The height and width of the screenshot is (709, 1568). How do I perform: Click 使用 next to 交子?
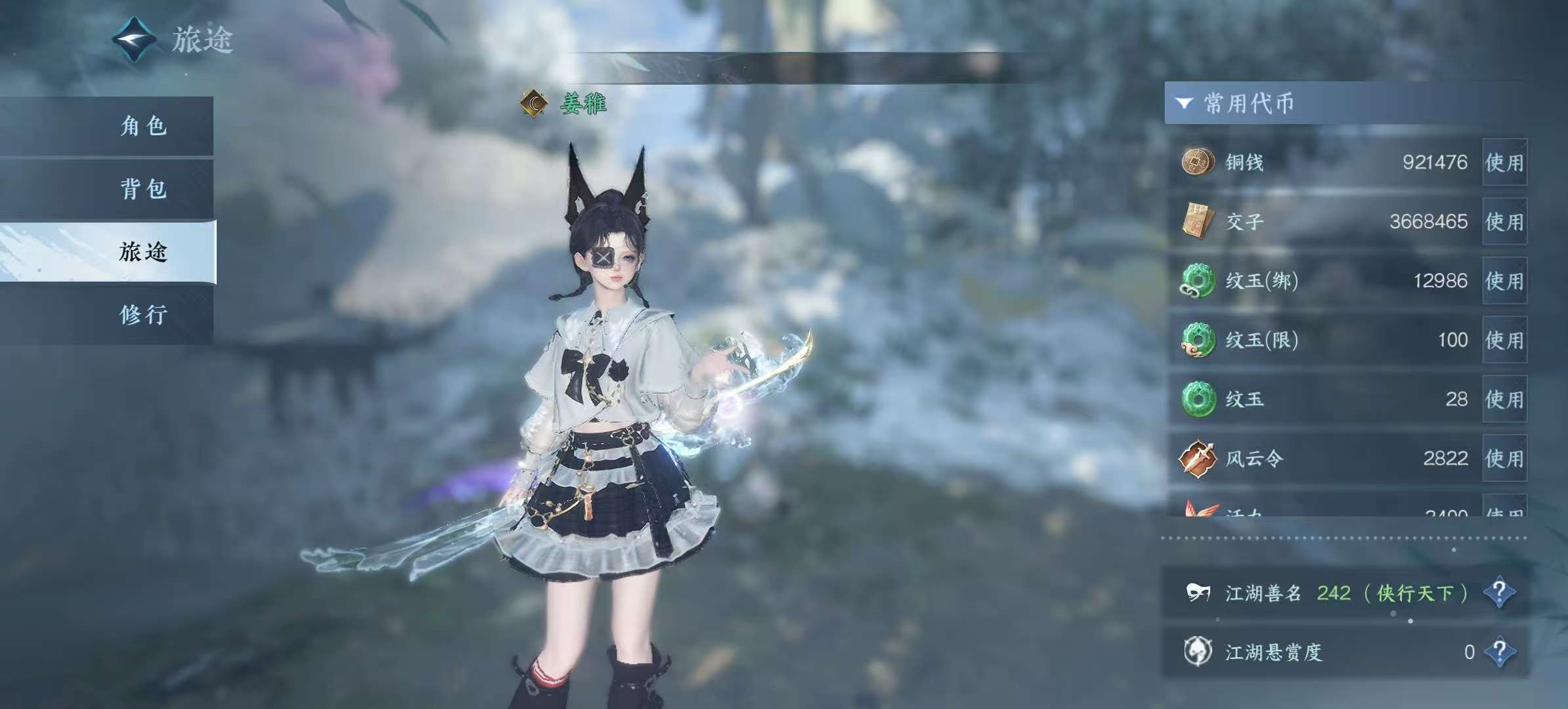click(x=1504, y=222)
